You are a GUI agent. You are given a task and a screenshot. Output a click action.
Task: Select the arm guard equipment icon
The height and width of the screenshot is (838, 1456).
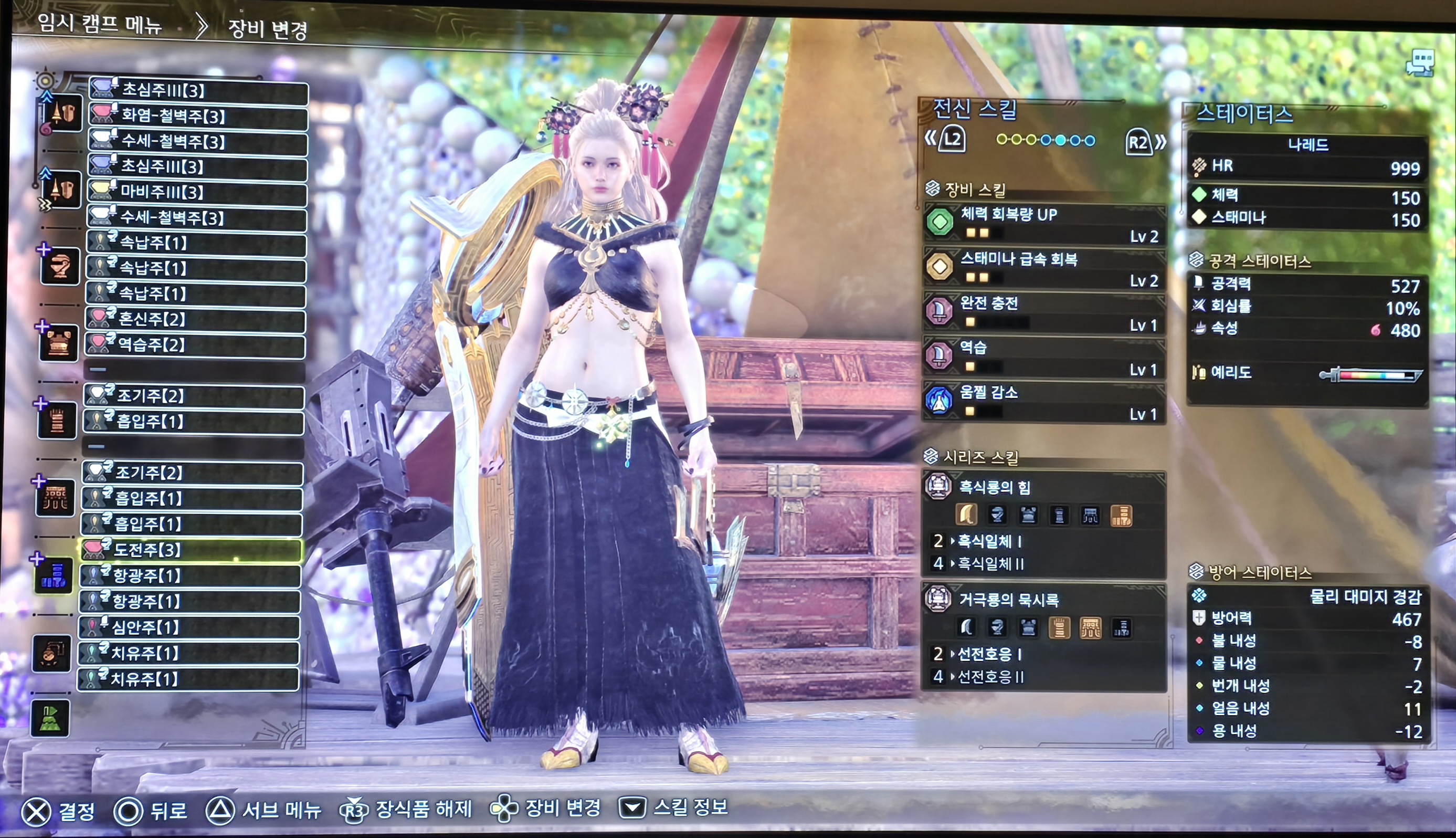(x=57, y=420)
